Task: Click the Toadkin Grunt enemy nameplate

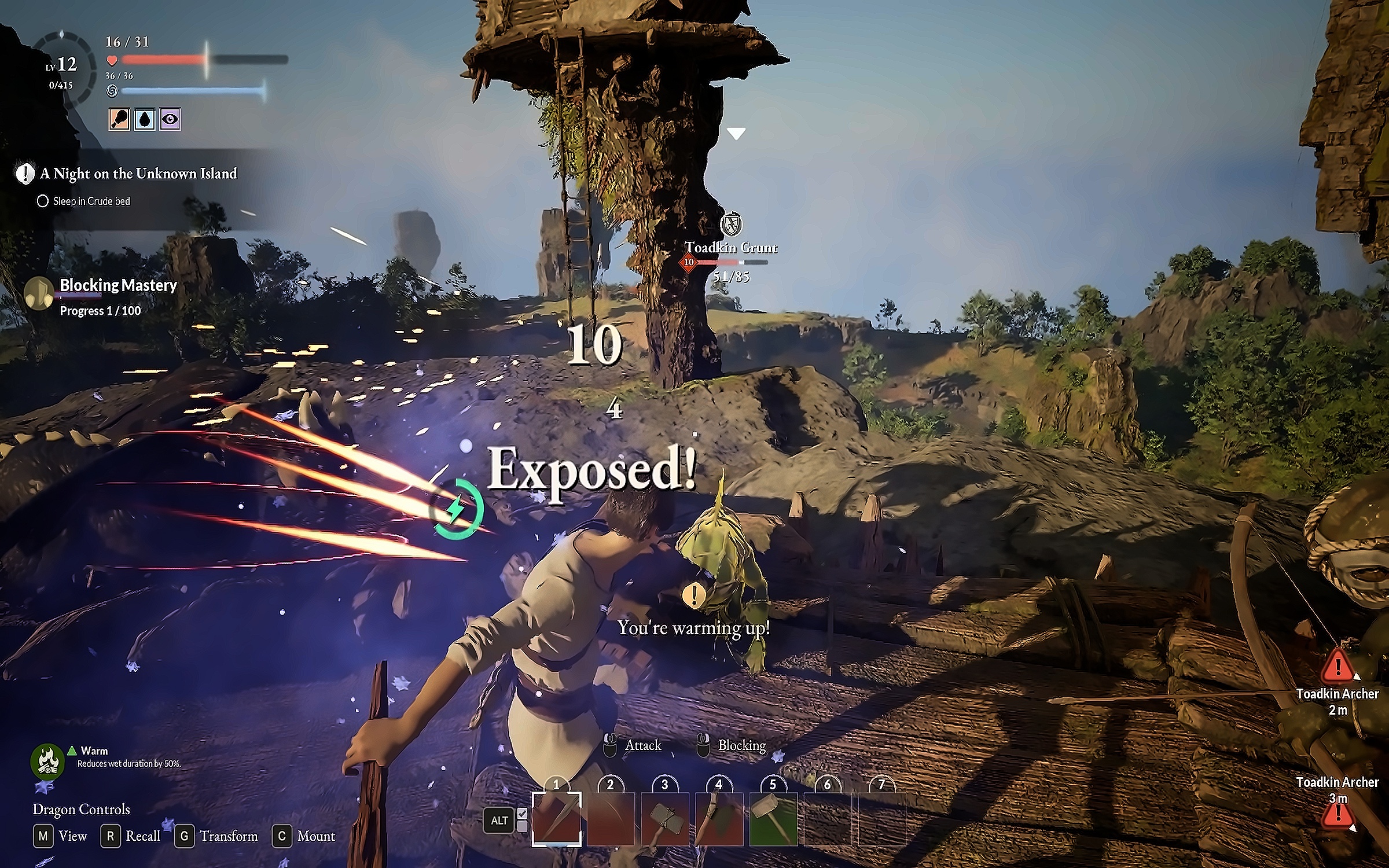Action: point(731,248)
